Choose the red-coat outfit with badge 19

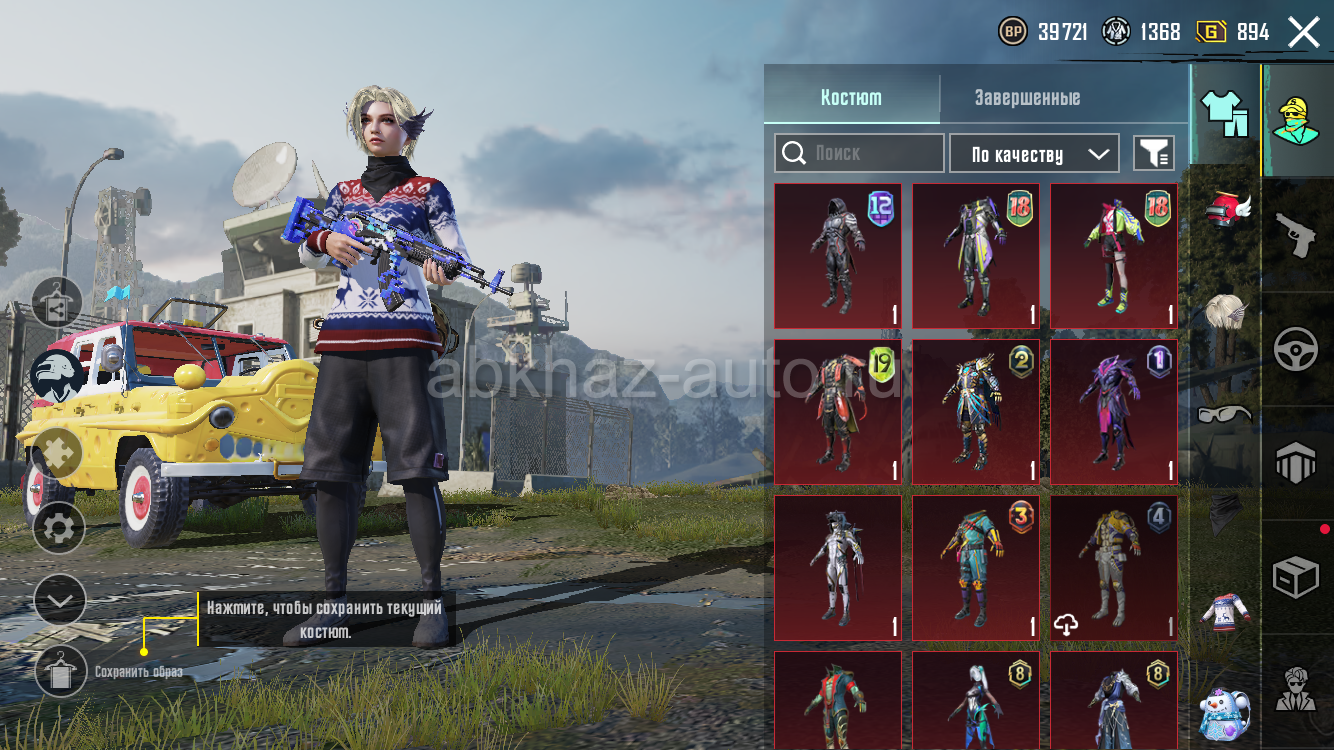point(837,412)
